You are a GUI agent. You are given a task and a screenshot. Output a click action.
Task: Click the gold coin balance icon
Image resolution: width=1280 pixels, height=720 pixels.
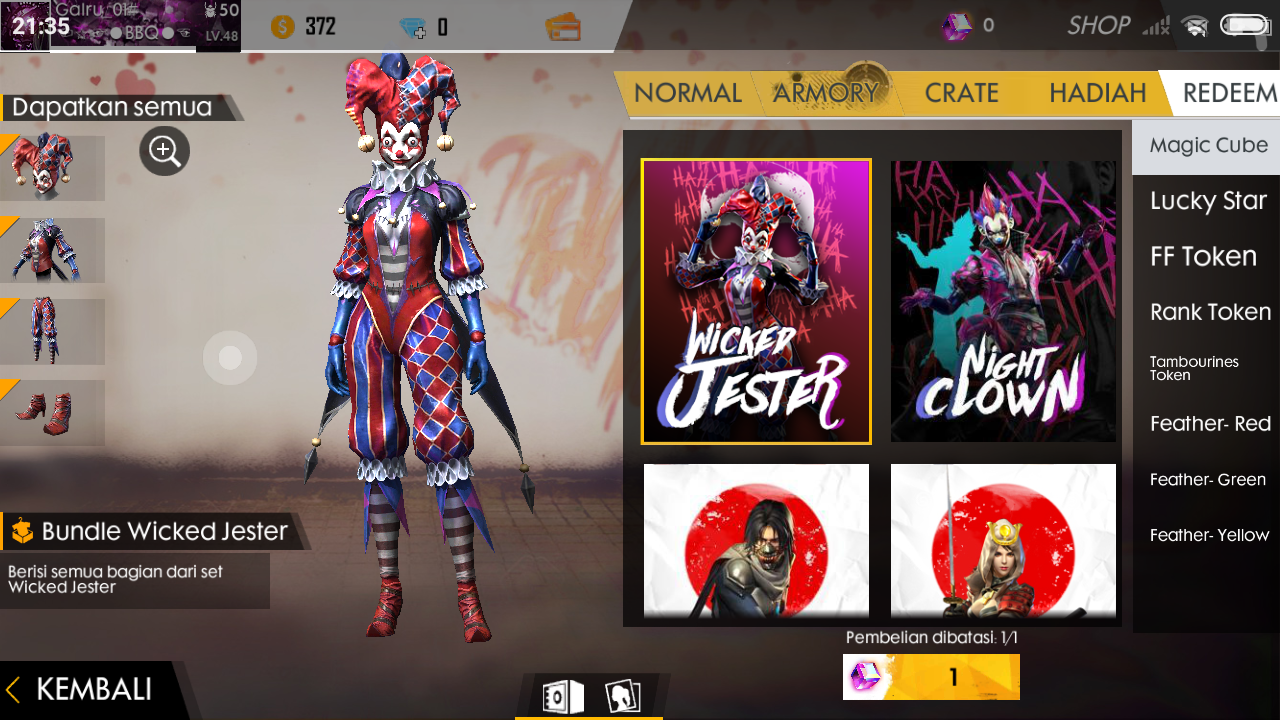[x=280, y=27]
